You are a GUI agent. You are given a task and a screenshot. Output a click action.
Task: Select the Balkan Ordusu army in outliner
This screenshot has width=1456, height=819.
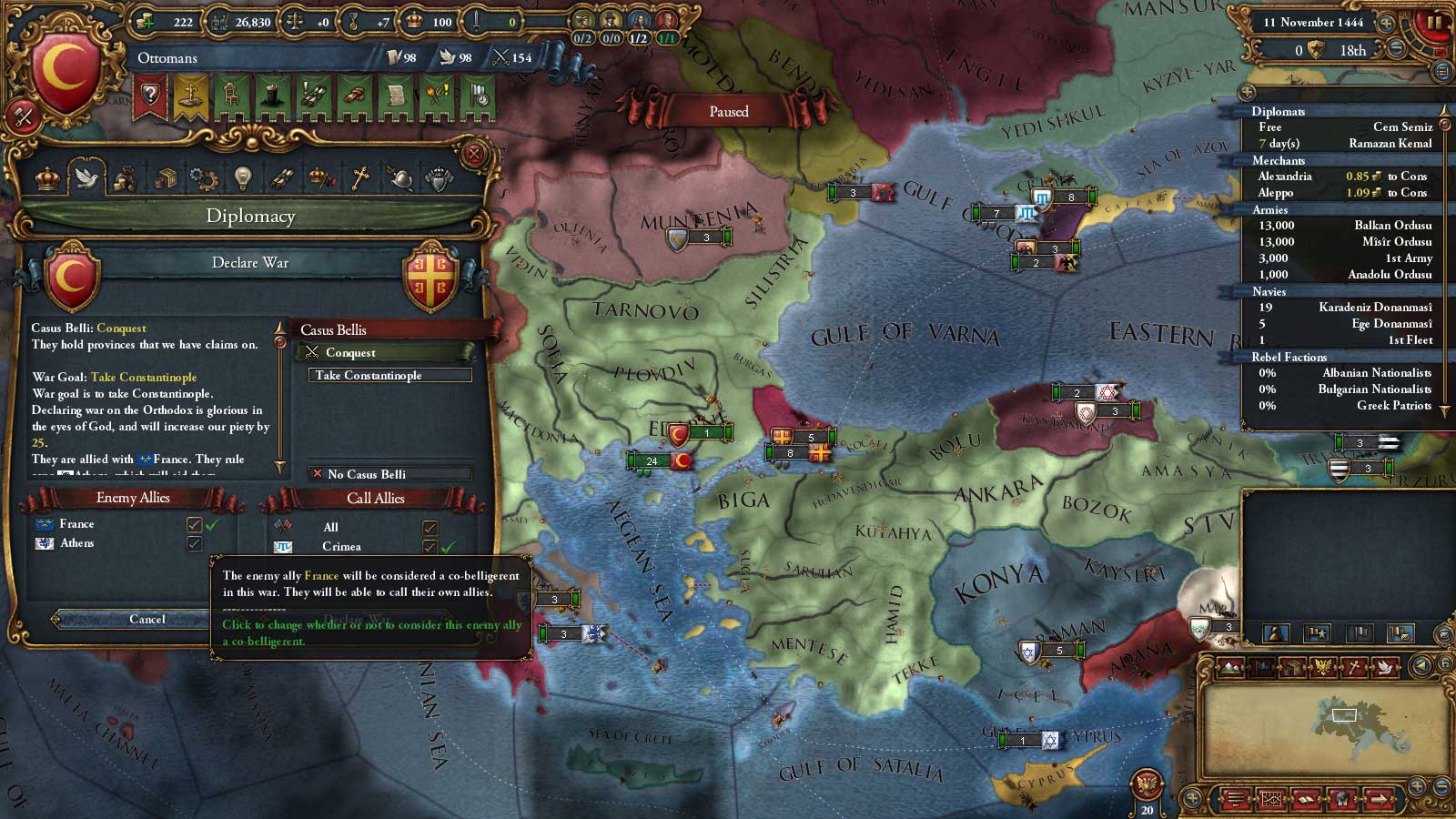click(x=1342, y=226)
